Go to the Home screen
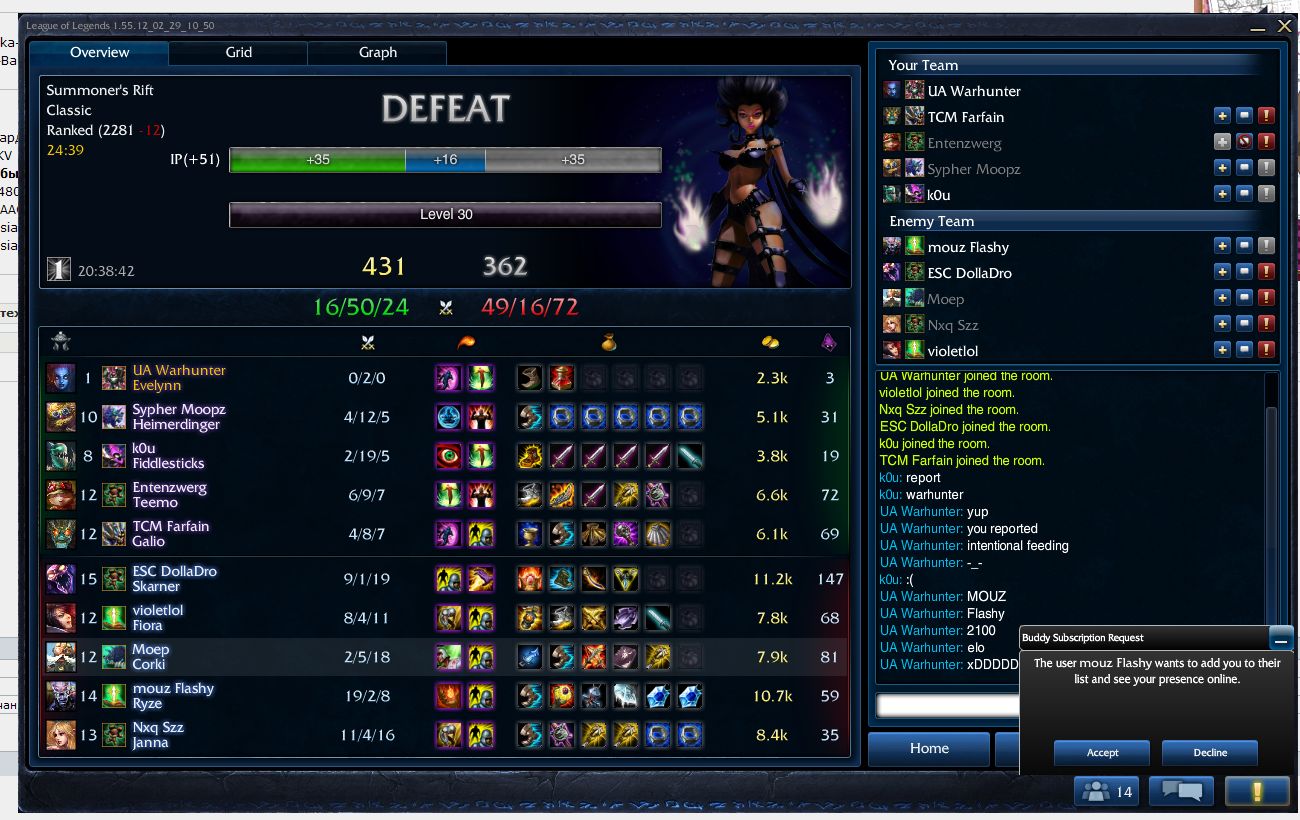The height and width of the screenshot is (820, 1300). coord(928,748)
